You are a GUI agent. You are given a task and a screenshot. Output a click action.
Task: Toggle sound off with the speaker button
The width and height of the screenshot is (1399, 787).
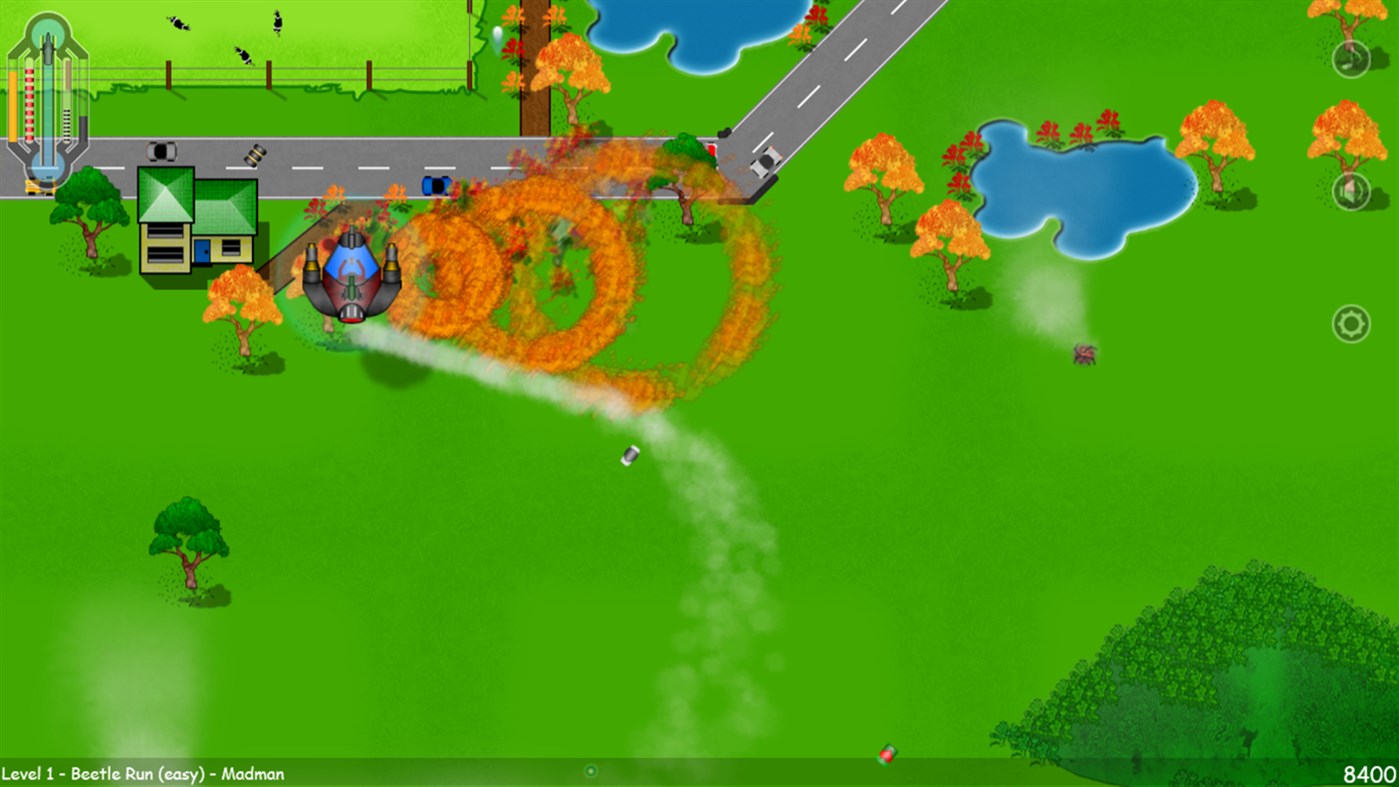point(1353,191)
